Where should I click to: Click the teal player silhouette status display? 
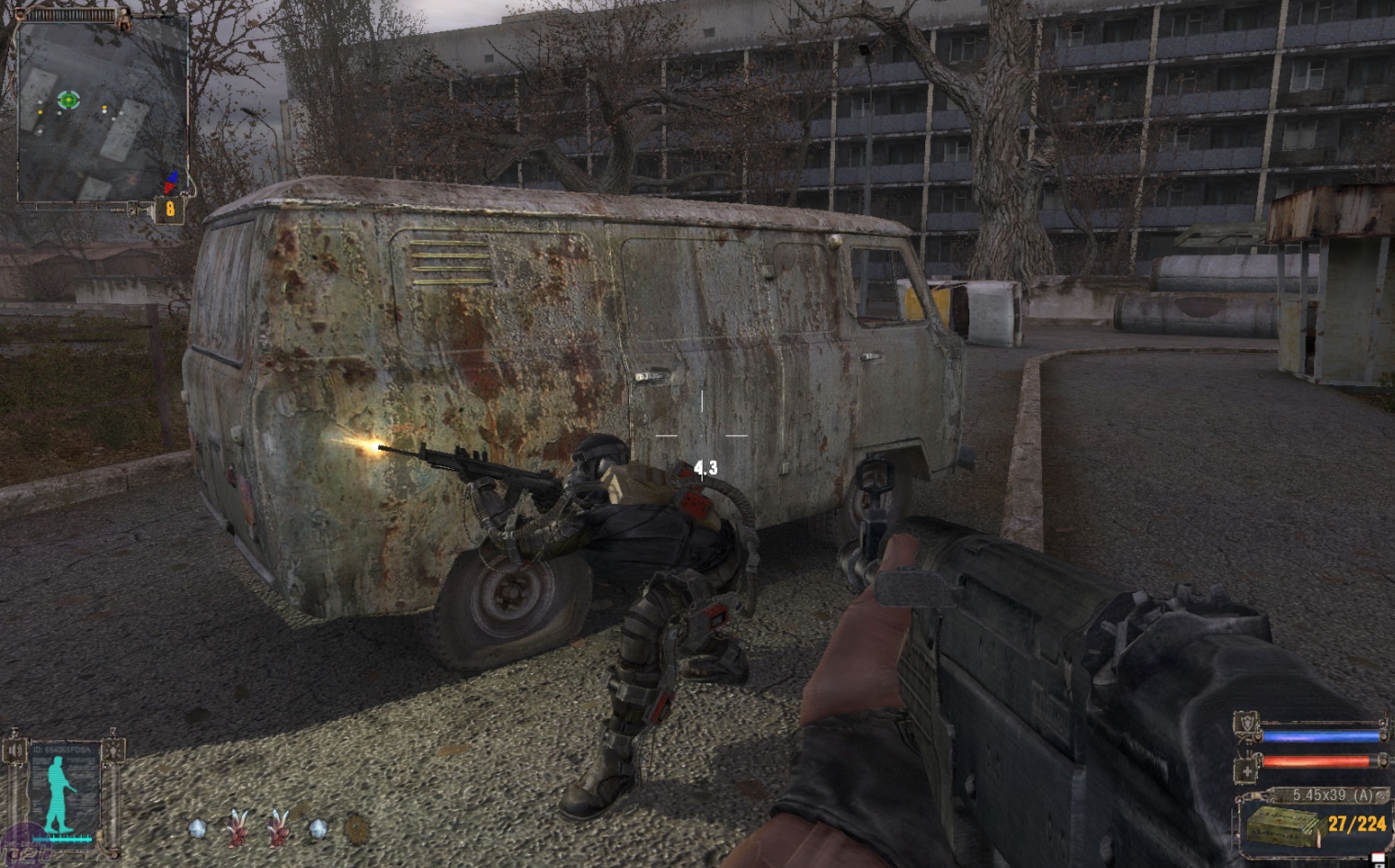click(59, 794)
